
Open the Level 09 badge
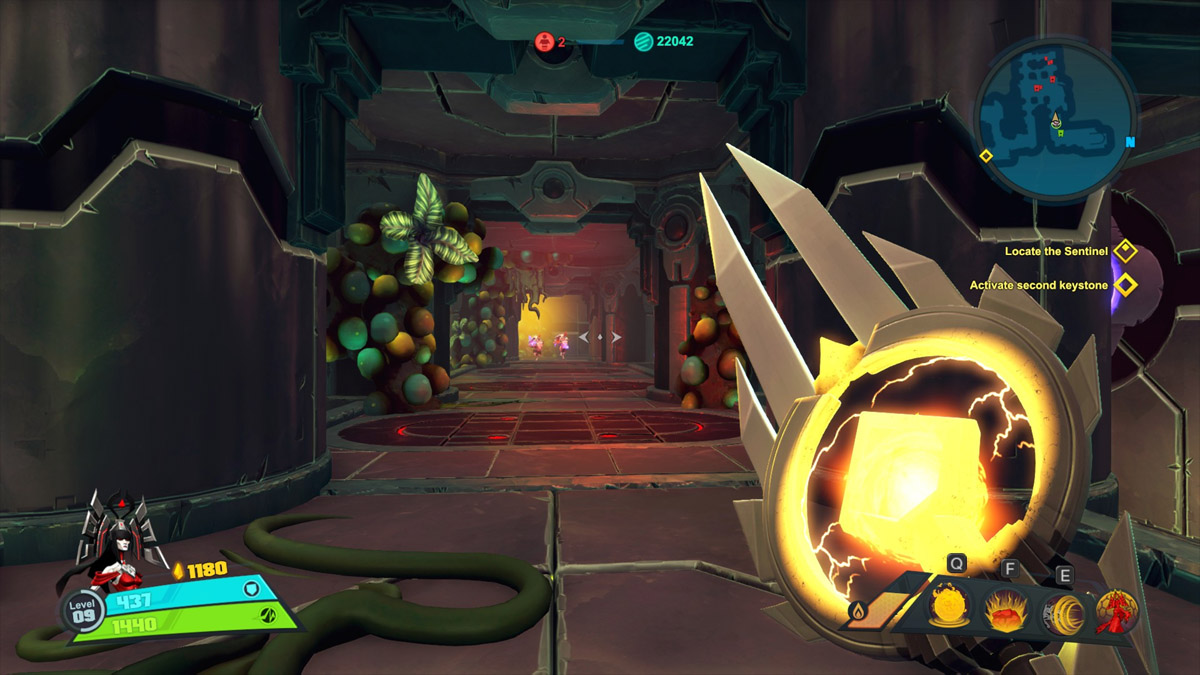(x=83, y=610)
